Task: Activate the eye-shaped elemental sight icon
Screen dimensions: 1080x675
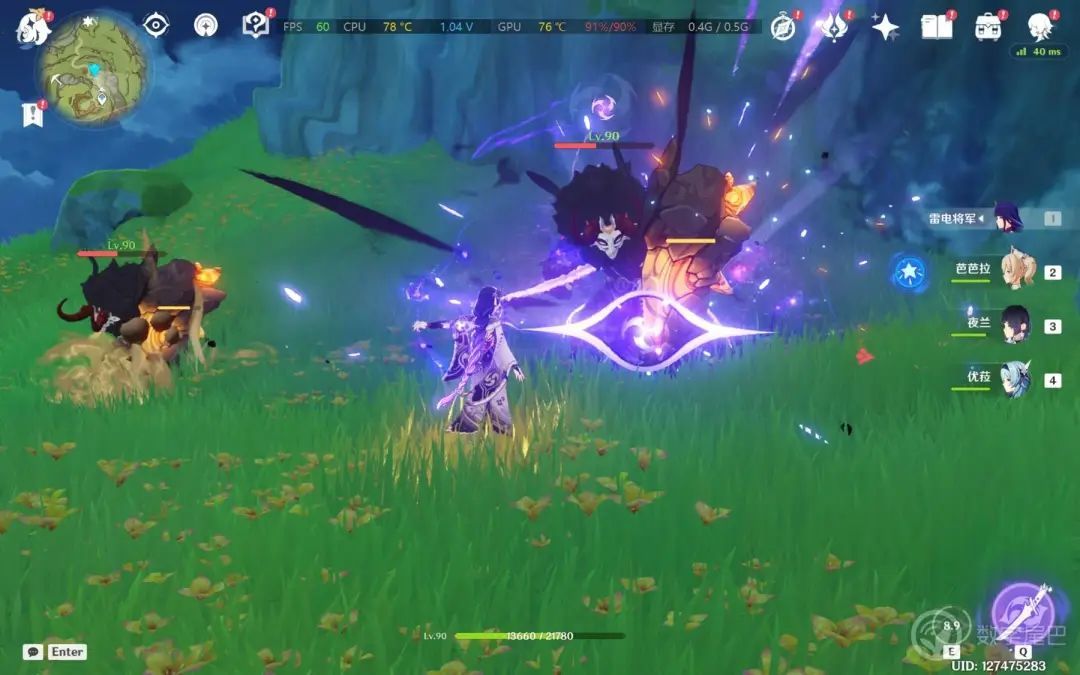Action: pos(155,26)
